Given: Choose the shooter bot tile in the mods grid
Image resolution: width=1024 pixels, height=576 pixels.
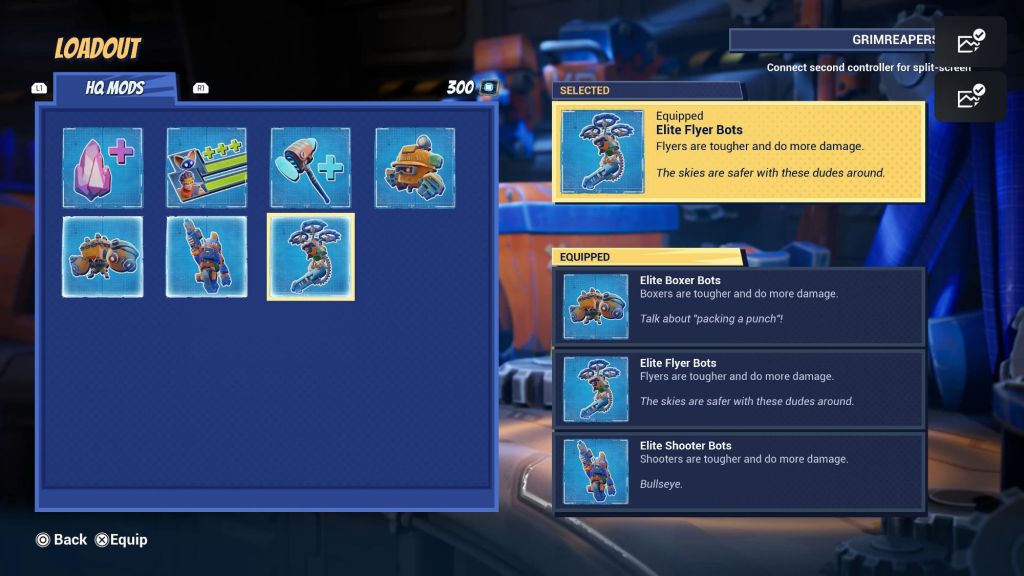Looking at the screenshot, I should pos(206,256).
